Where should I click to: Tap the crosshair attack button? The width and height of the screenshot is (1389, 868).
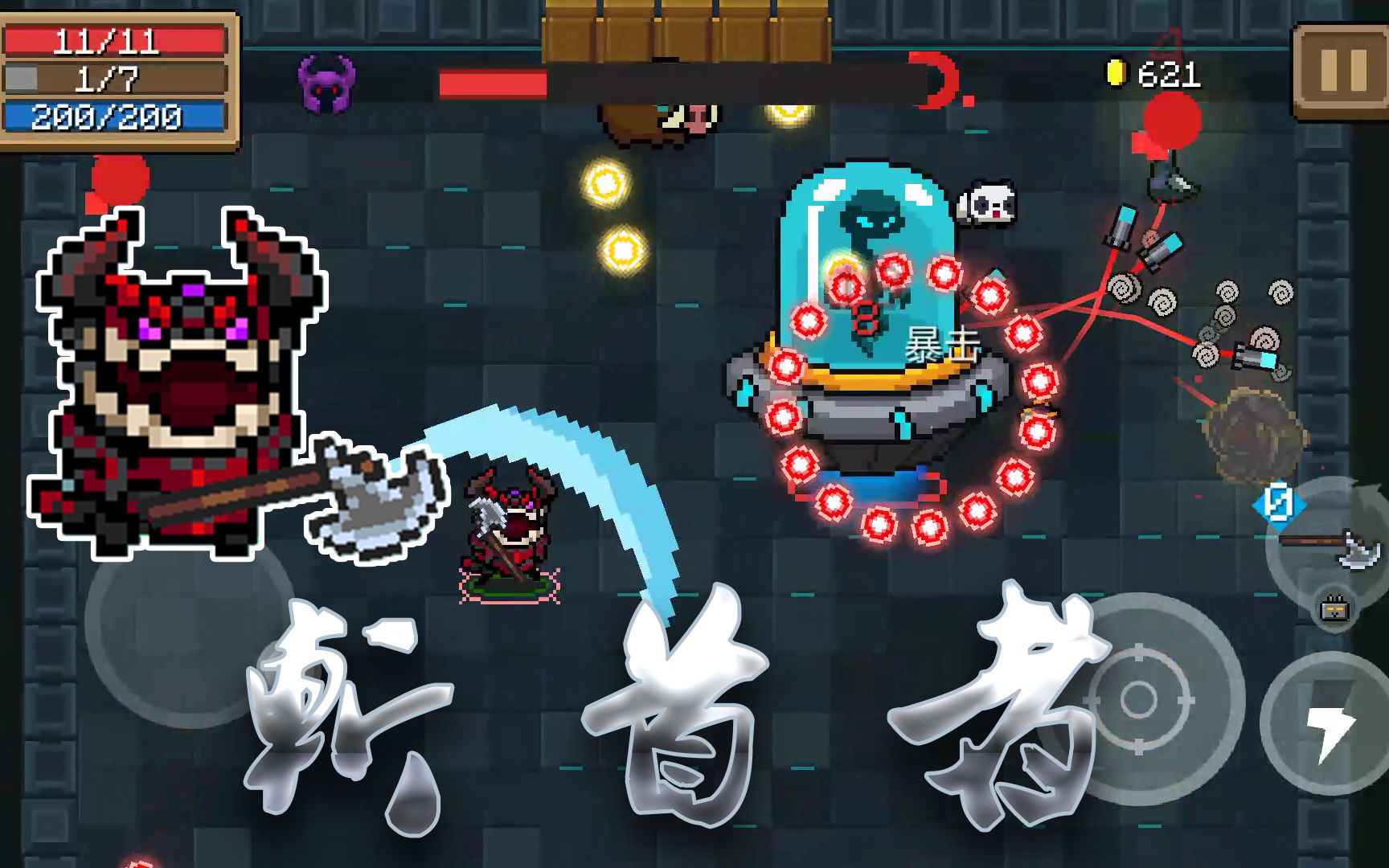pos(1138,699)
